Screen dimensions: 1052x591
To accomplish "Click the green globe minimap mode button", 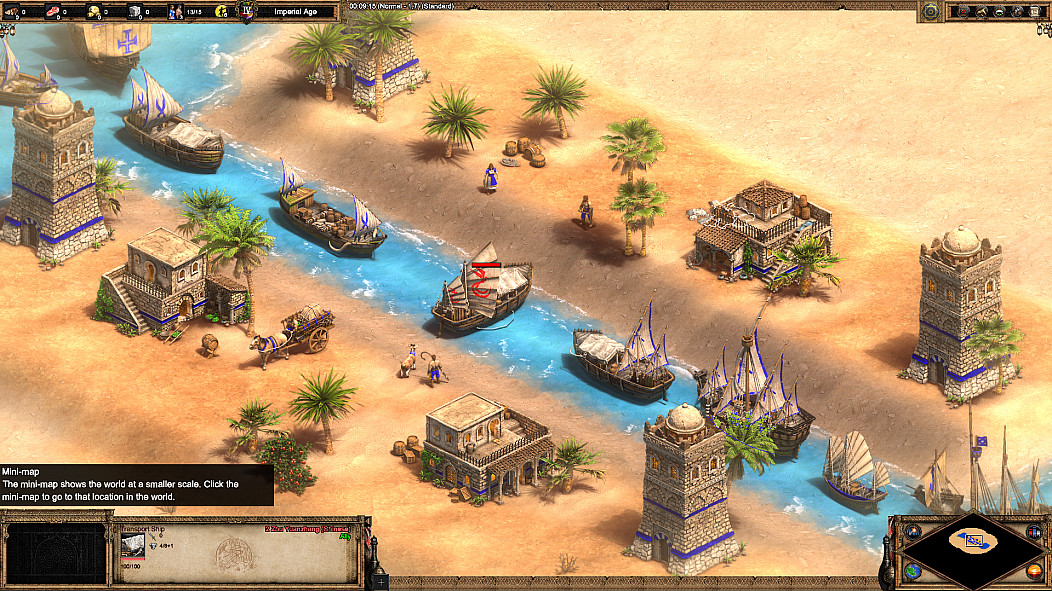I will [913, 571].
